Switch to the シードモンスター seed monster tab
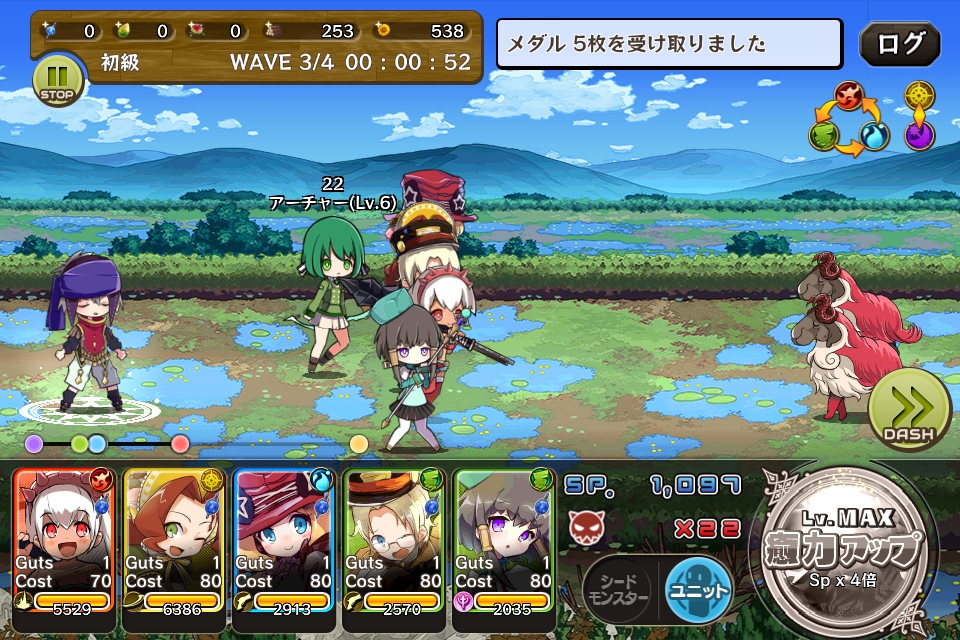This screenshot has width=960, height=640. click(618, 590)
